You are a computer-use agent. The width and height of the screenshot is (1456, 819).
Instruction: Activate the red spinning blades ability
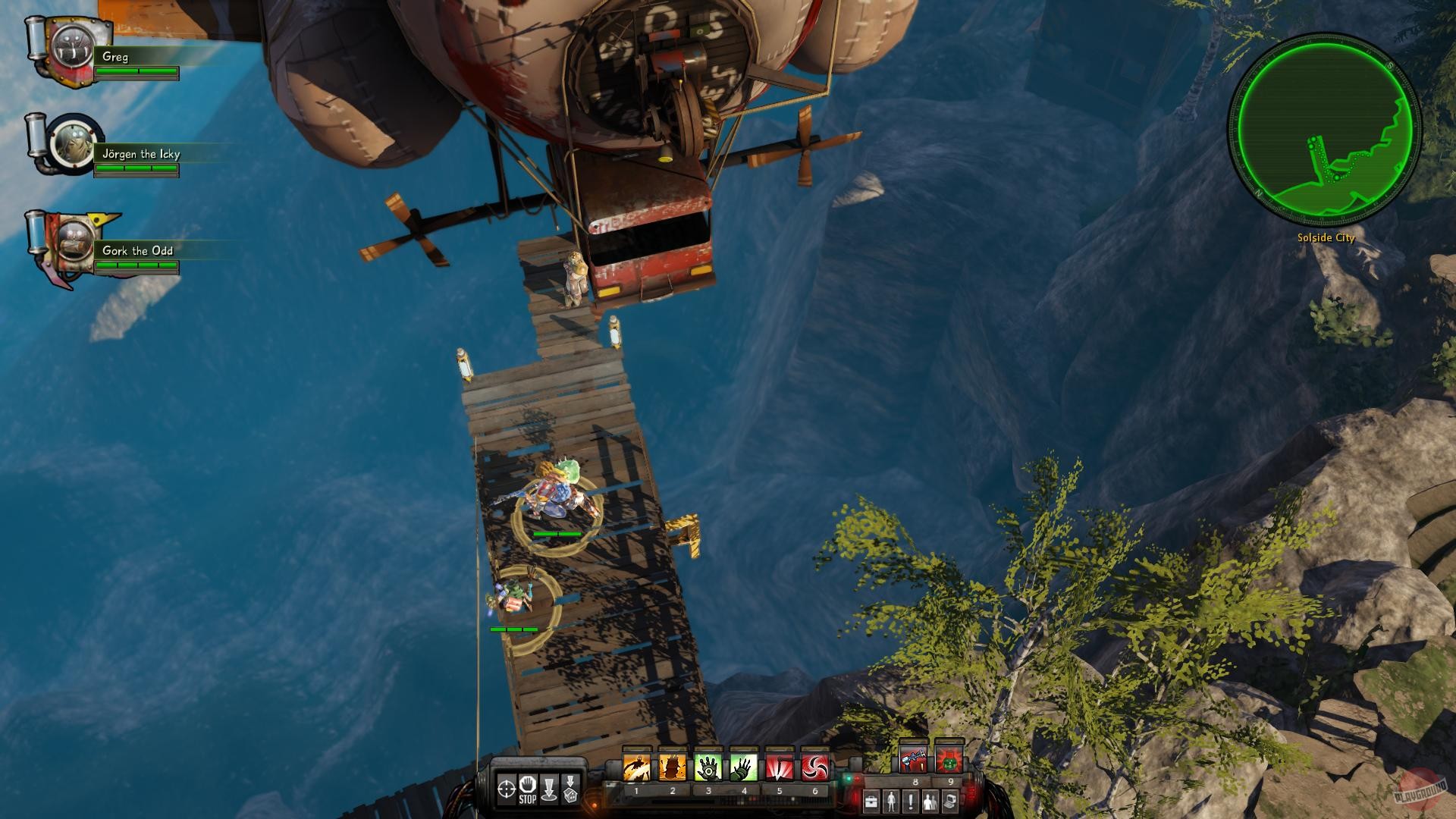click(815, 767)
